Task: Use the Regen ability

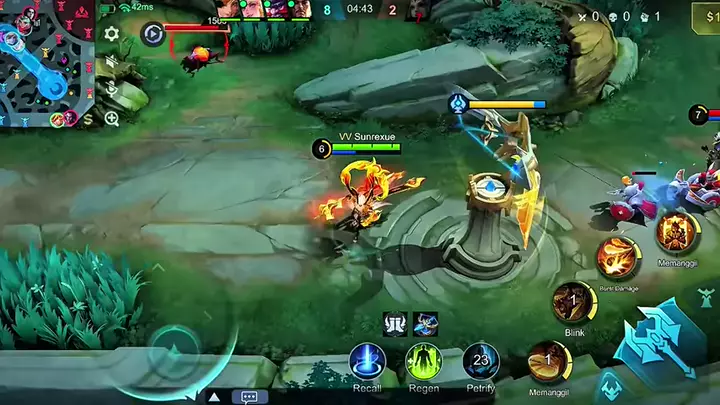Action: pos(424,361)
